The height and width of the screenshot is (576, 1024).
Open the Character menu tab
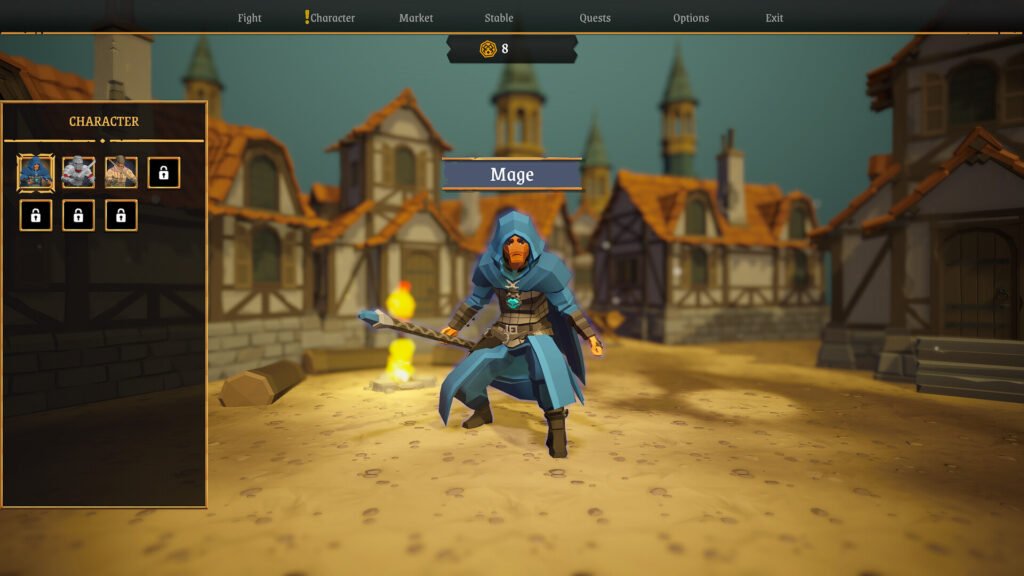tap(332, 18)
